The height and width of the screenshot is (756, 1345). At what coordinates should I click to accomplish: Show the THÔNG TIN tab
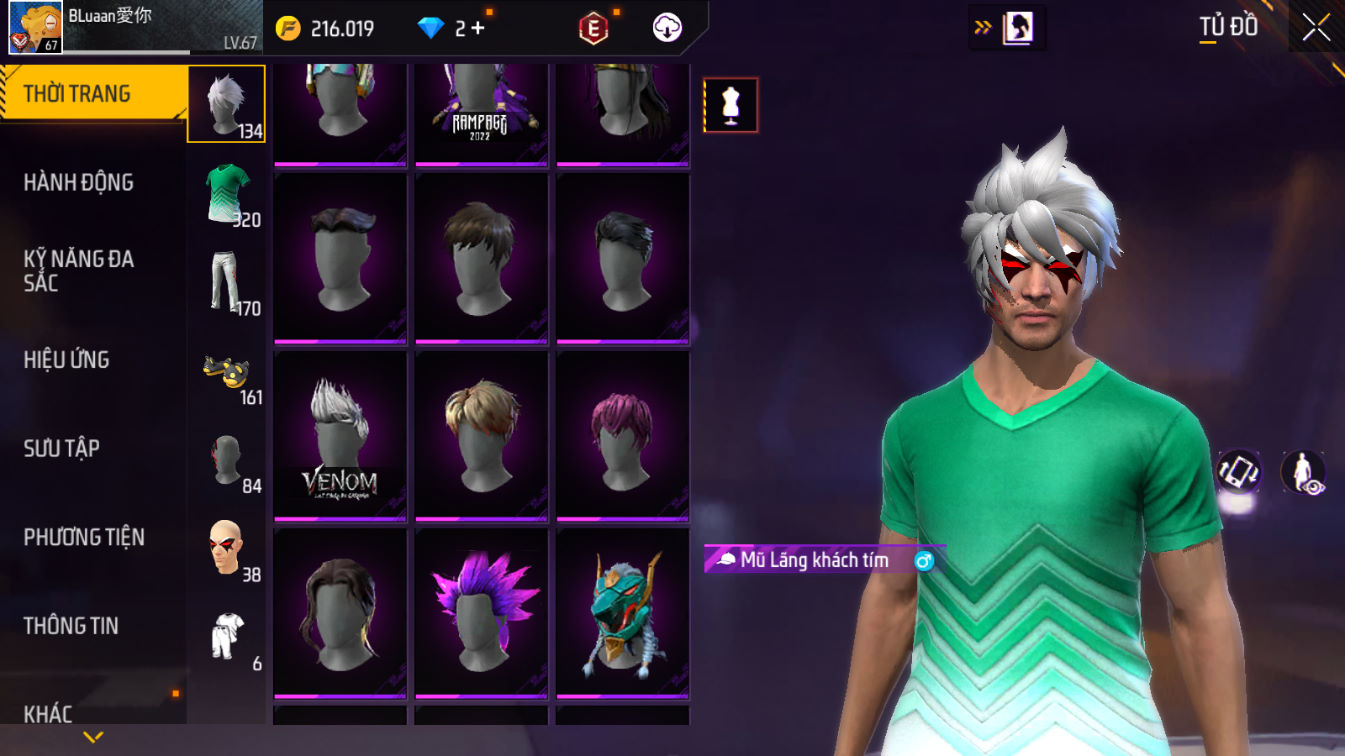coord(71,626)
